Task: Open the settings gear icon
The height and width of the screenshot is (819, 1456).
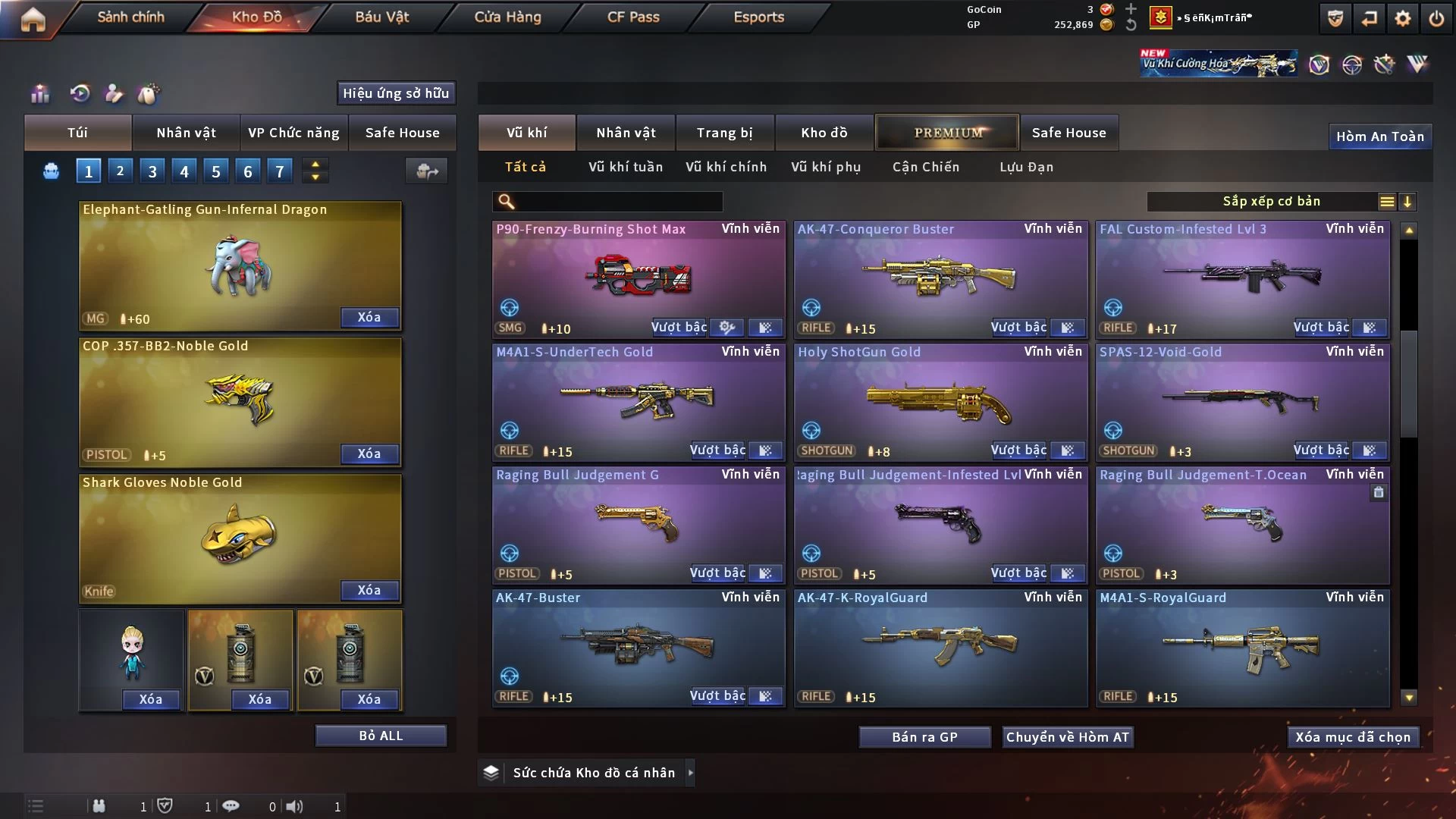Action: click(x=1403, y=18)
